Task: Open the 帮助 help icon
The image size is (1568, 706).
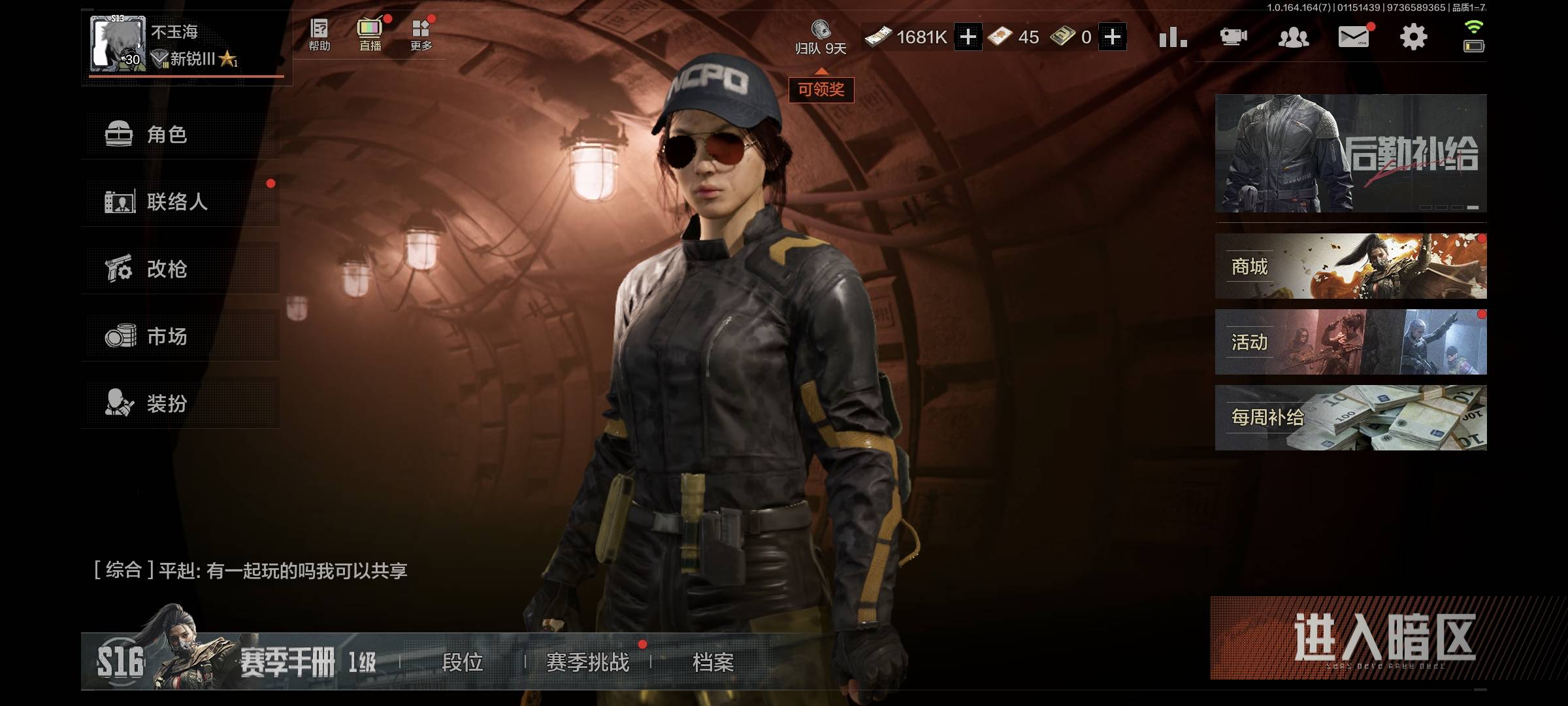Action: click(x=319, y=35)
